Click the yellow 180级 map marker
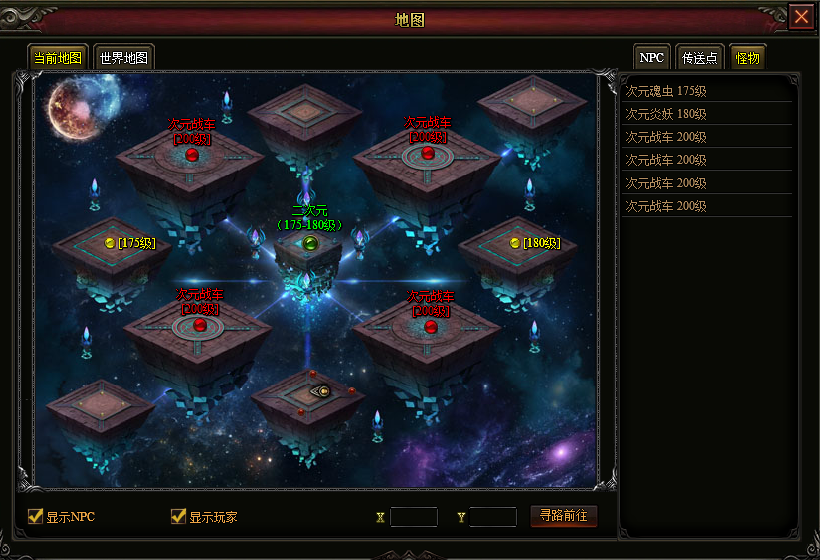Image resolution: width=820 pixels, height=560 pixels. point(515,243)
